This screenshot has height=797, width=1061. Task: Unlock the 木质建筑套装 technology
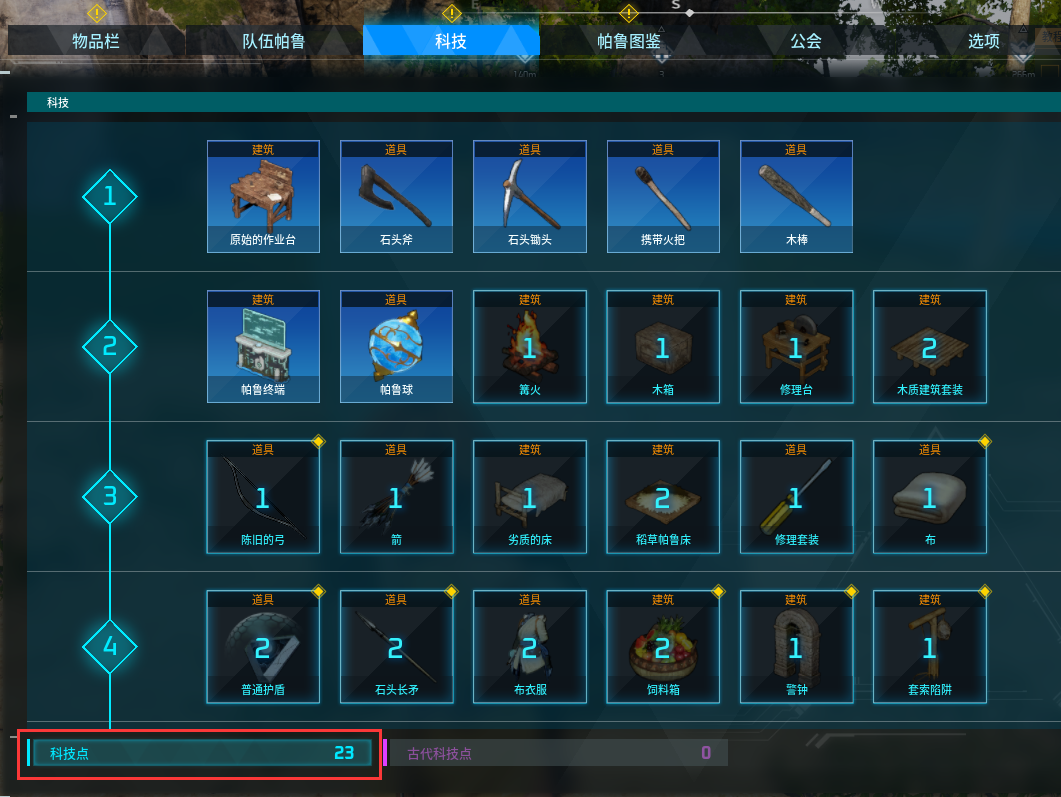coord(929,346)
